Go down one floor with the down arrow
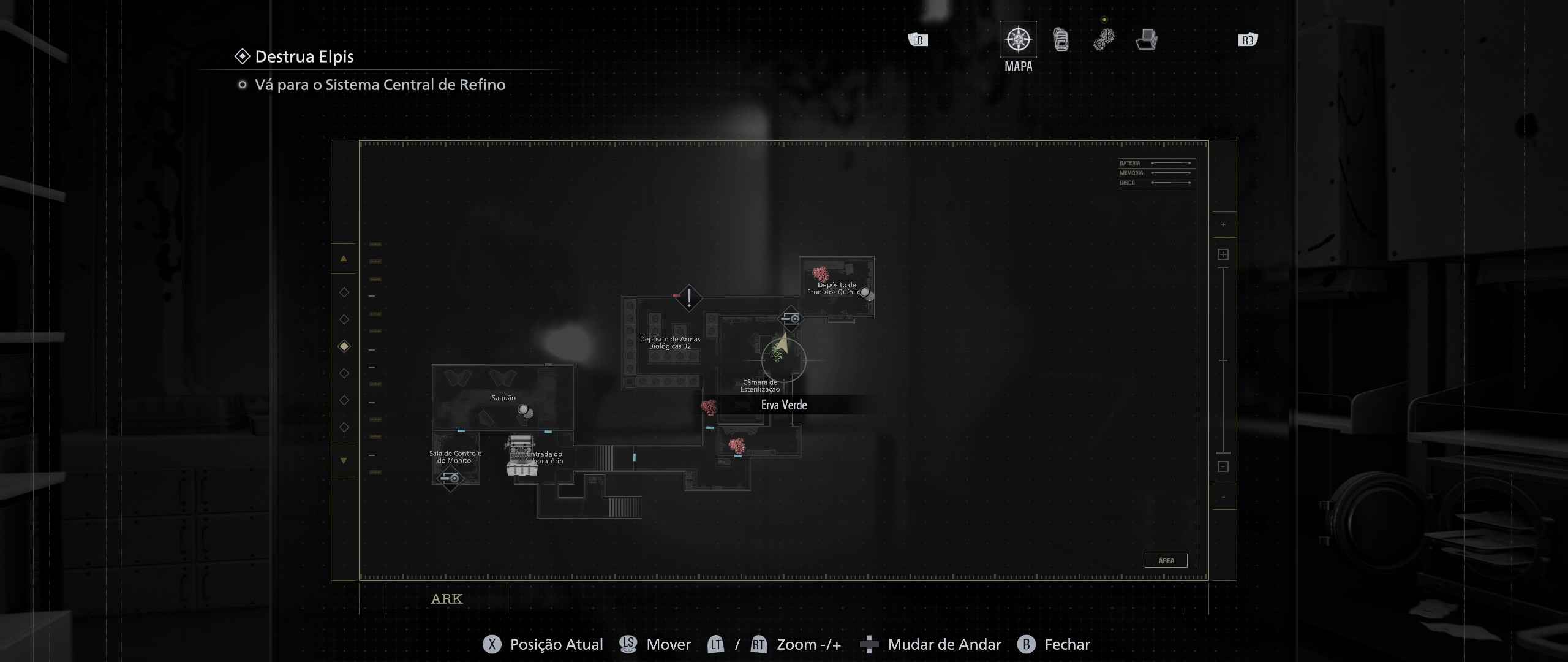1568x662 pixels. [x=344, y=460]
